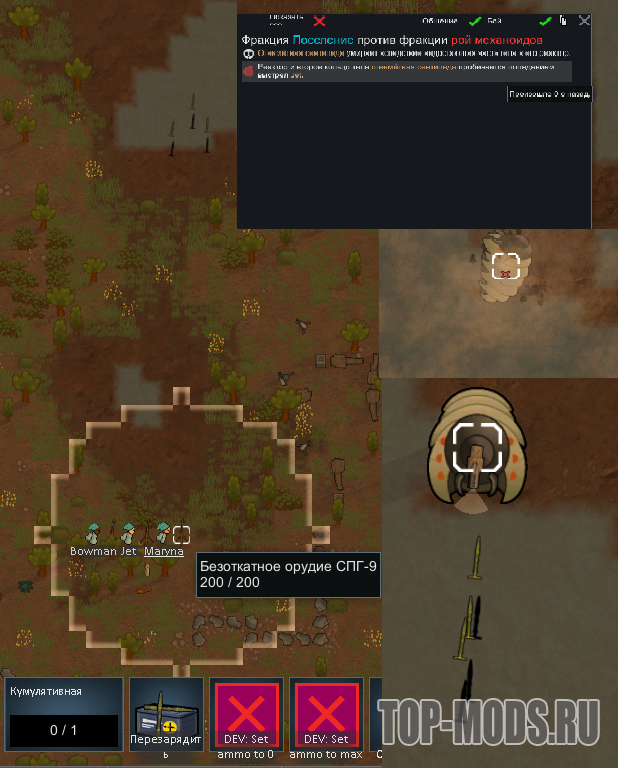Click the copy icon in battle log header
The height and width of the screenshot is (768, 618).
point(564,20)
